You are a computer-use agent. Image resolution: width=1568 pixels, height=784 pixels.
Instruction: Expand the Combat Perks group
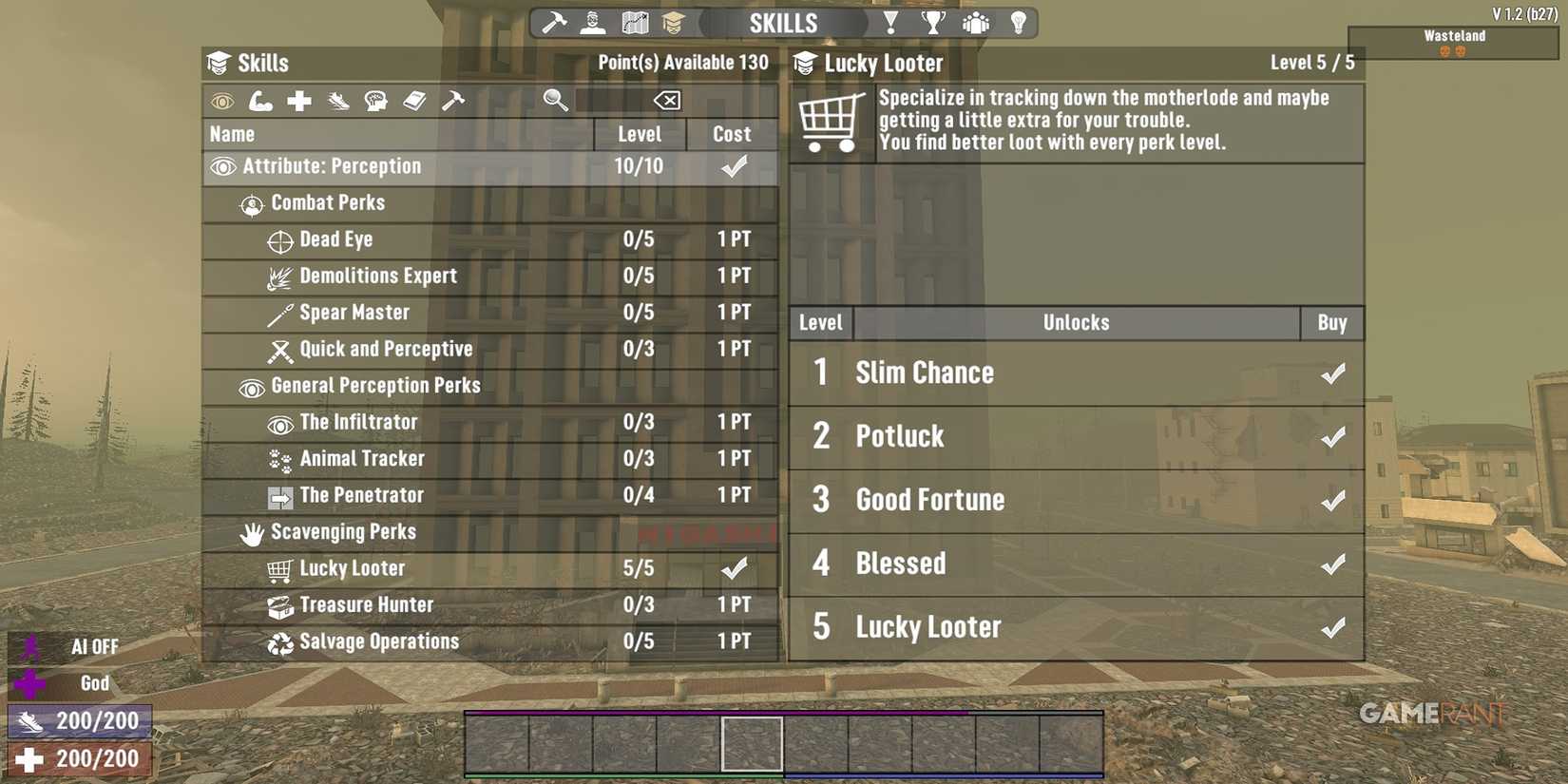[x=328, y=202]
